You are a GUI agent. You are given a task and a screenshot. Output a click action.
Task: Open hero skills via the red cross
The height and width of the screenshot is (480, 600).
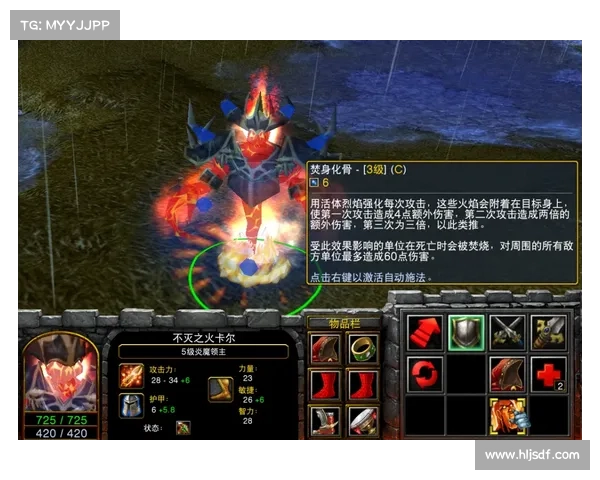548,373
